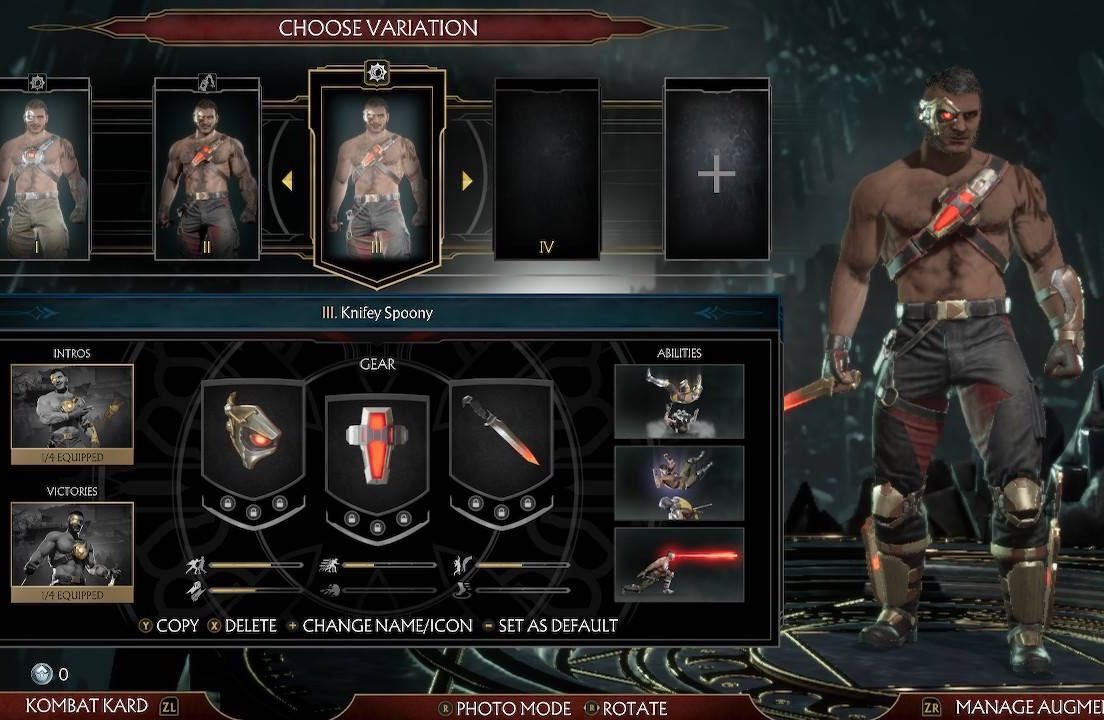Open the Kombat Kard
Viewport: 1104px width, 720px height.
click(87, 706)
